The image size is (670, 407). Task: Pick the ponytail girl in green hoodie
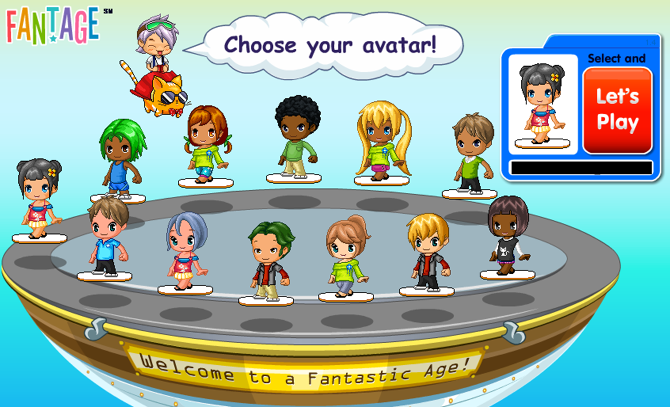click(346, 256)
